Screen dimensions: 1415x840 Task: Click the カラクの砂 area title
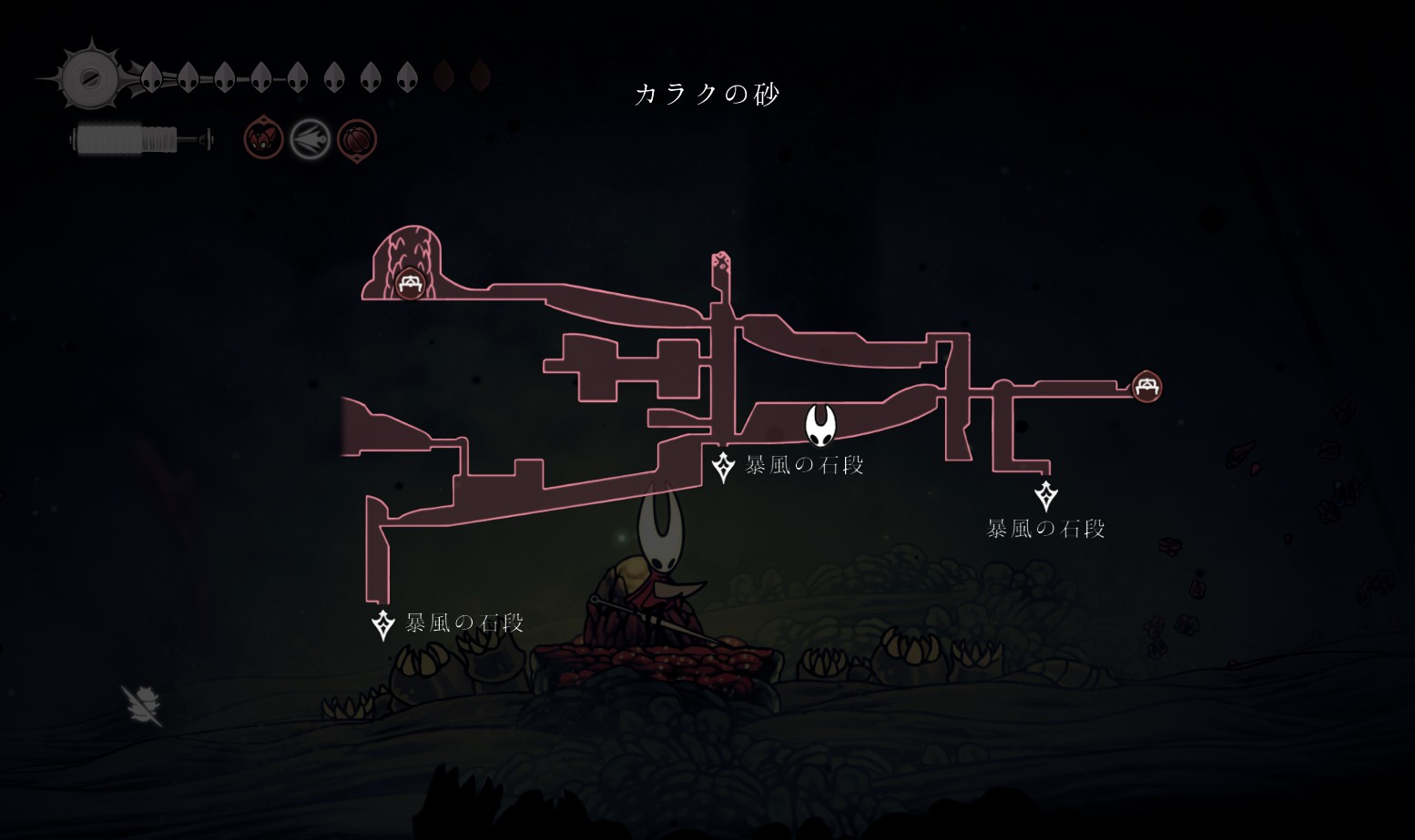707,94
